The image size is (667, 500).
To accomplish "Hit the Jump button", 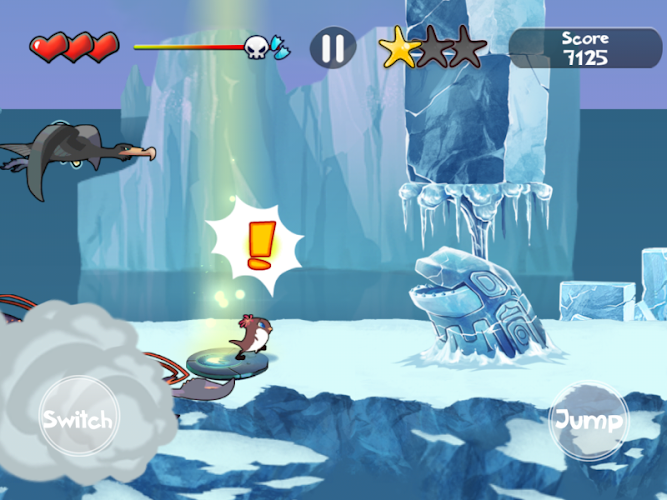I will coord(589,419).
